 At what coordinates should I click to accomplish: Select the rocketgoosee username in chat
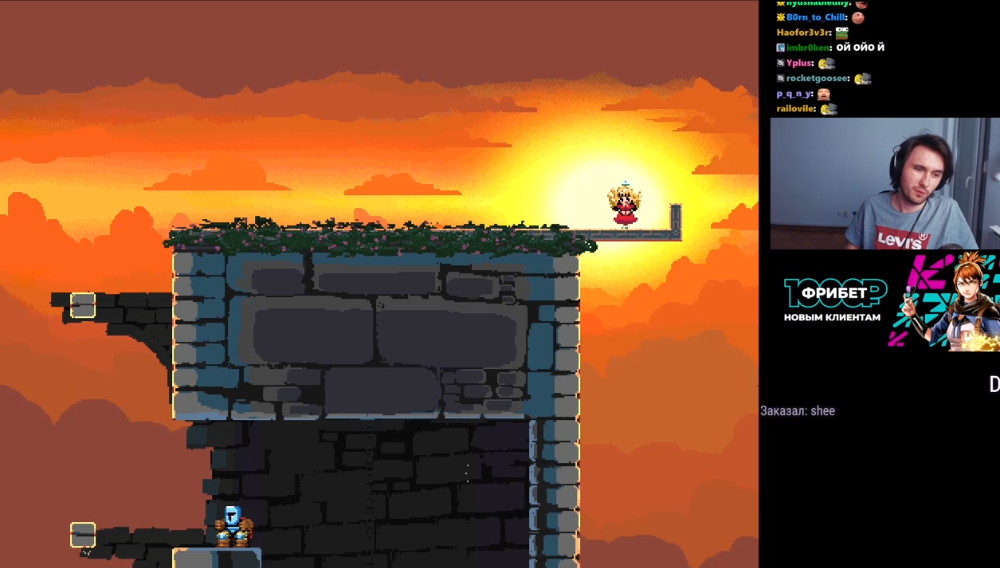pos(817,78)
